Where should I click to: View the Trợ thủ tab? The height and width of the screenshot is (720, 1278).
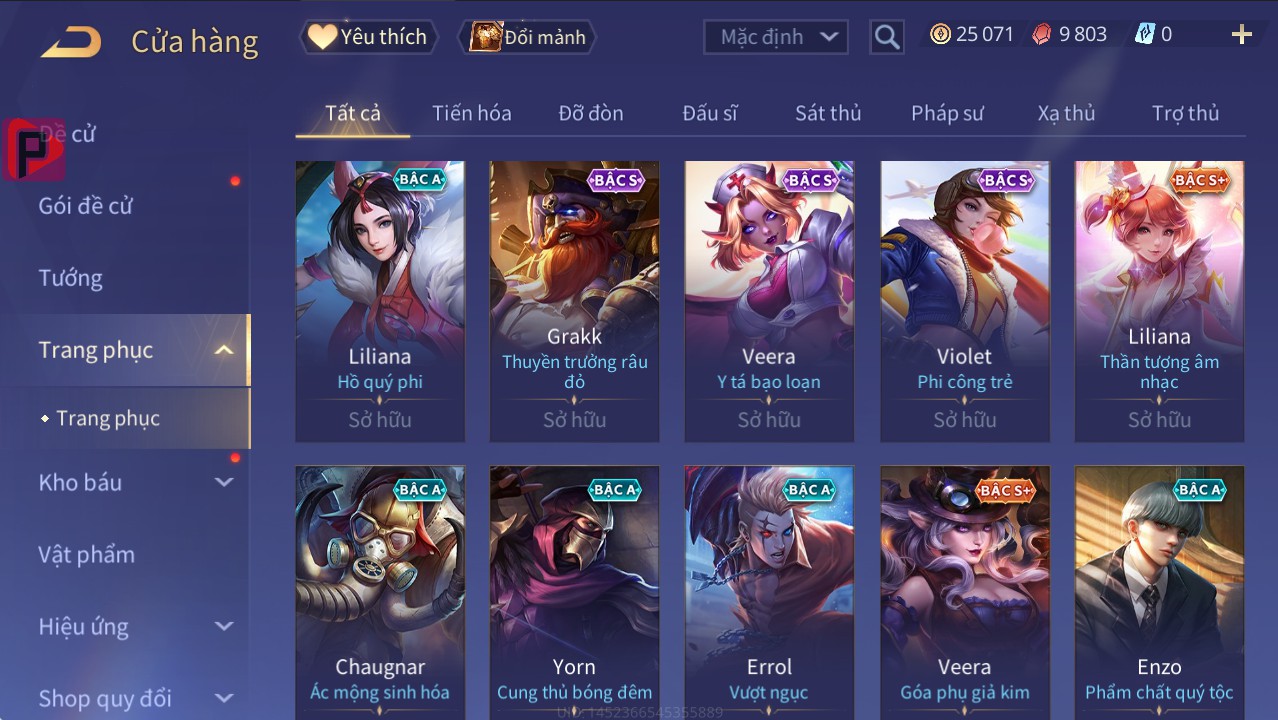pyautogui.click(x=1185, y=113)
